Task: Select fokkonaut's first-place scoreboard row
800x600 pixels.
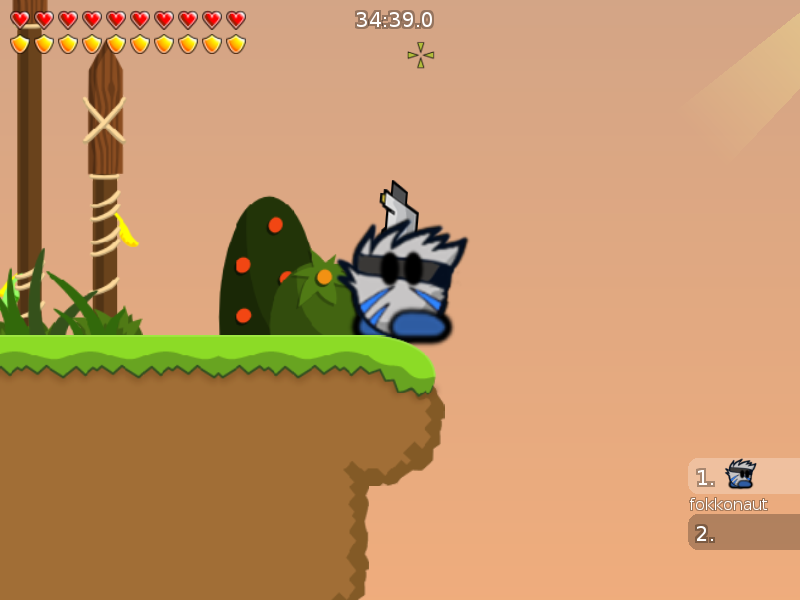Action: point(744,476)
